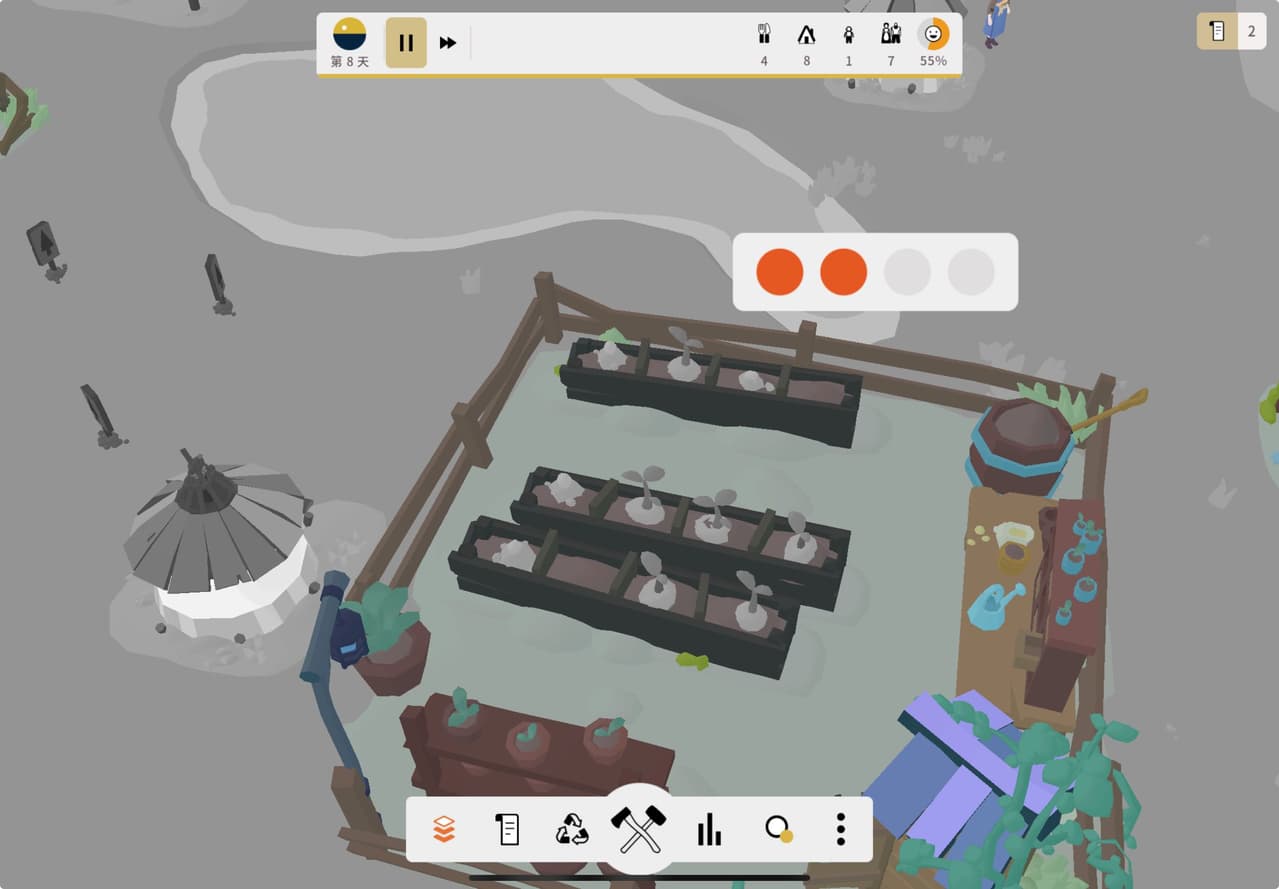The width and height of the screenshot is (1279, 889).
Task: Open the three-dot more options menu
Action: (841, 829)
